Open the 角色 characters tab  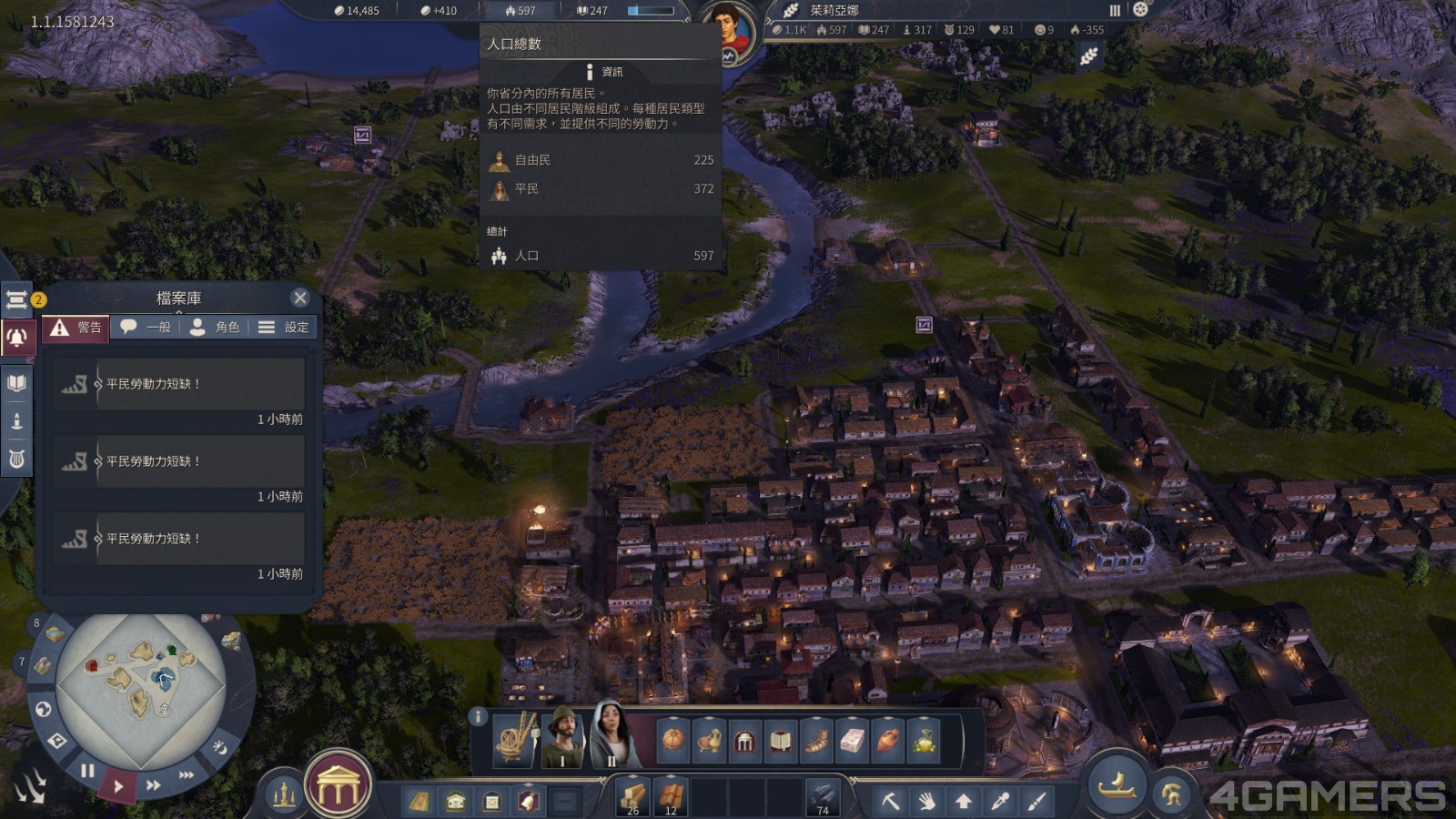[216, 328]
